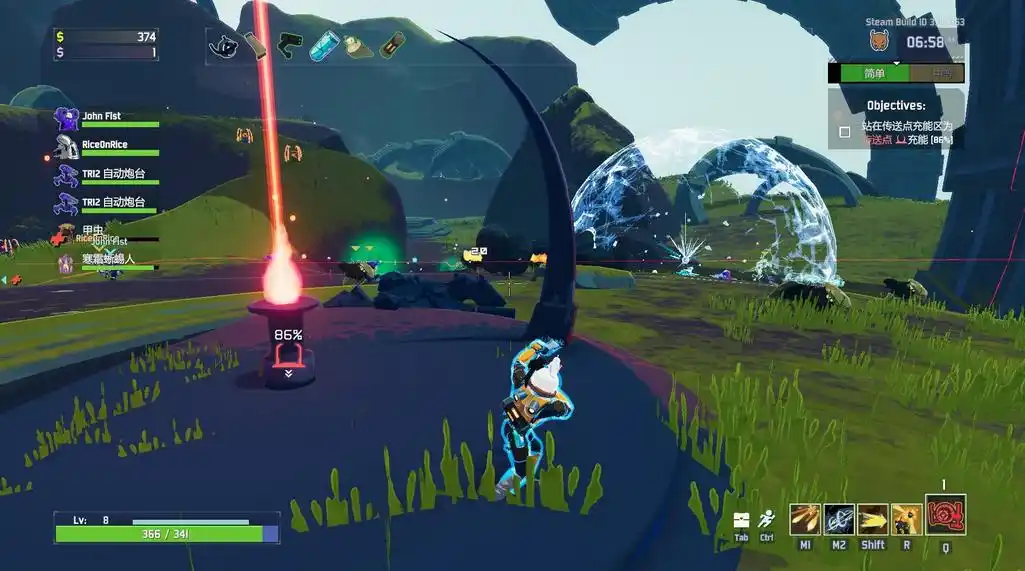
Task: Activate the red target equipment slot
Action: (x=945, y=515)
